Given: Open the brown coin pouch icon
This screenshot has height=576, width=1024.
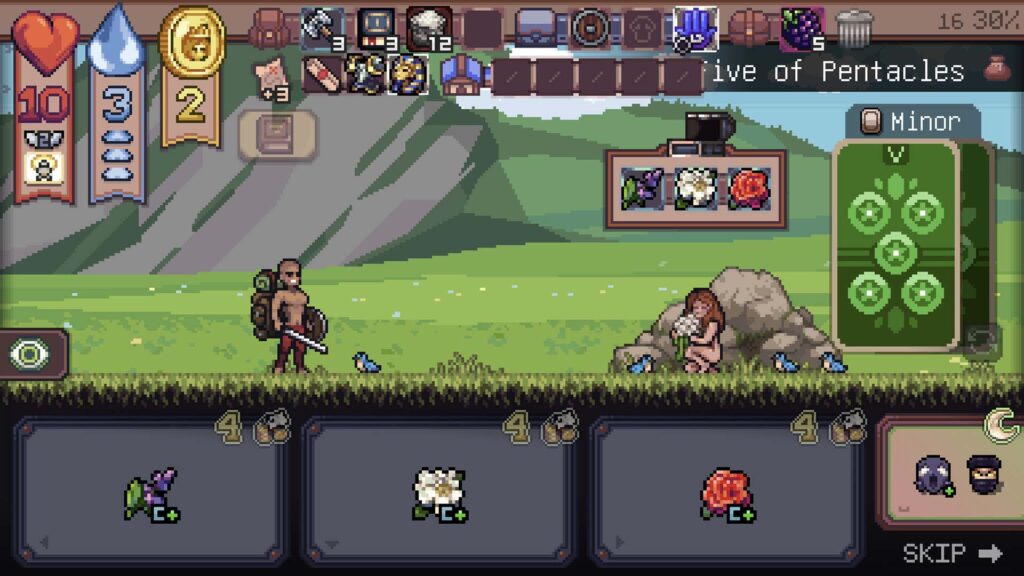Looking at the screenshot, I should pos(995,69).
